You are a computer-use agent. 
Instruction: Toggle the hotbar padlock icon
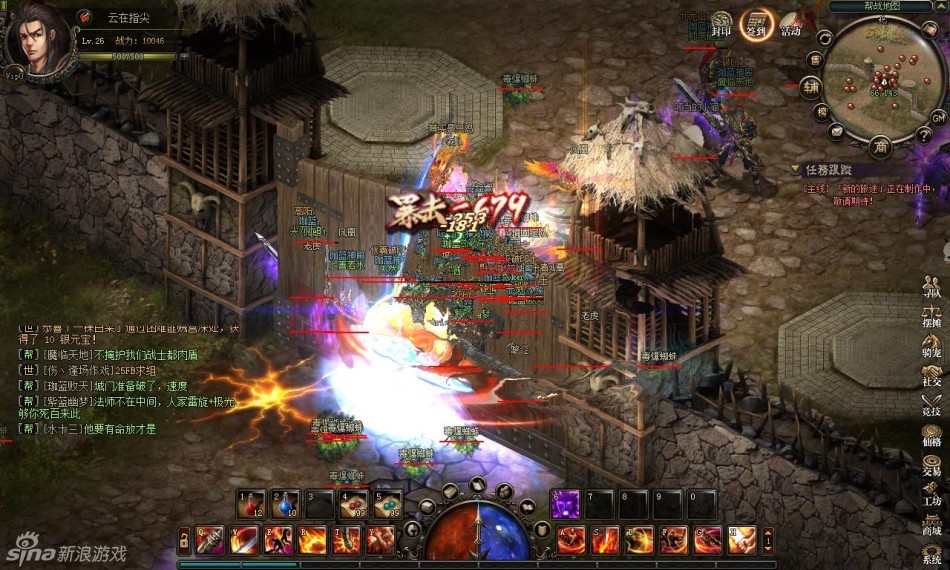tap(183, 541)
